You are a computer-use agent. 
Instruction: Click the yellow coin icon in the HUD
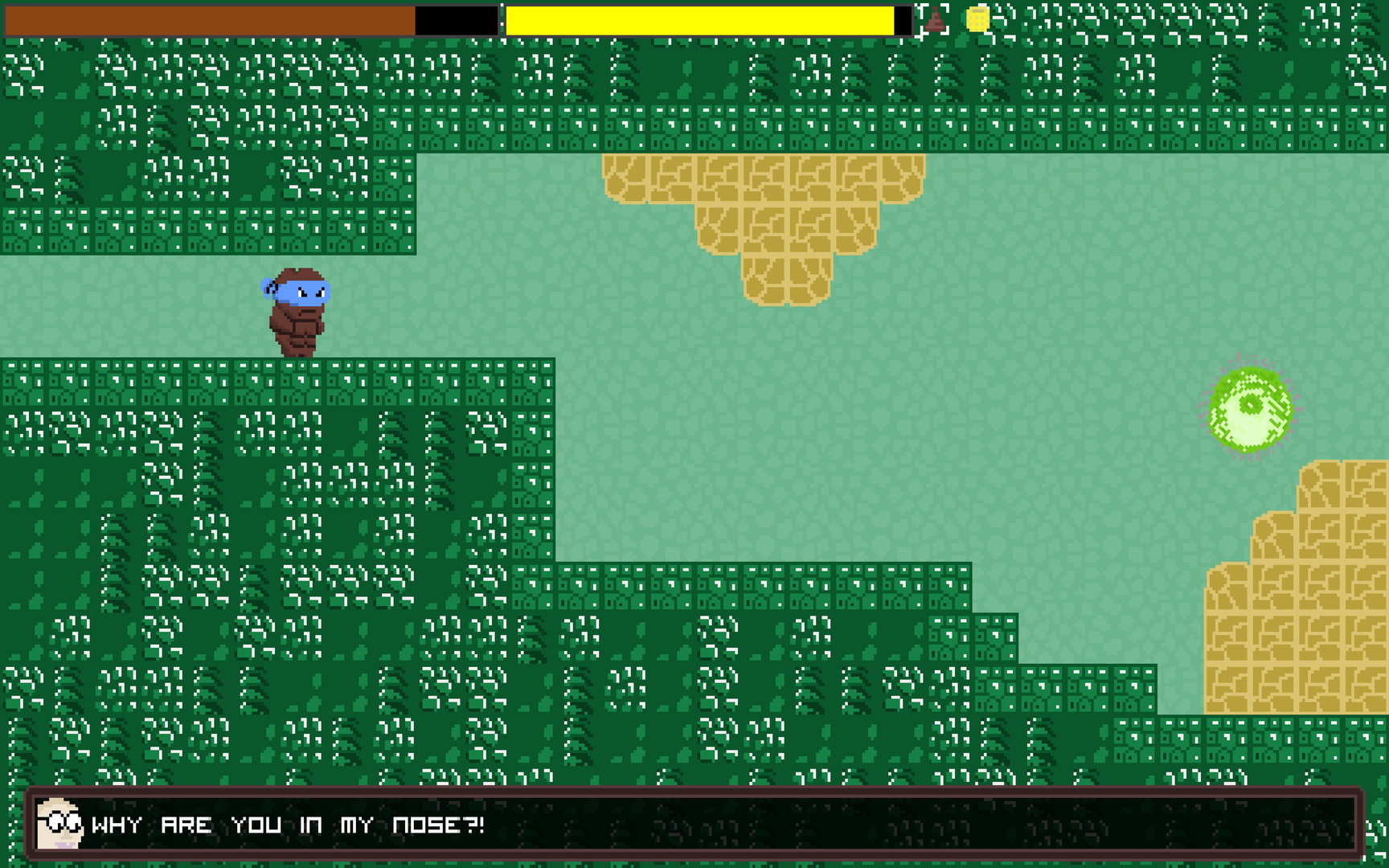977,18
